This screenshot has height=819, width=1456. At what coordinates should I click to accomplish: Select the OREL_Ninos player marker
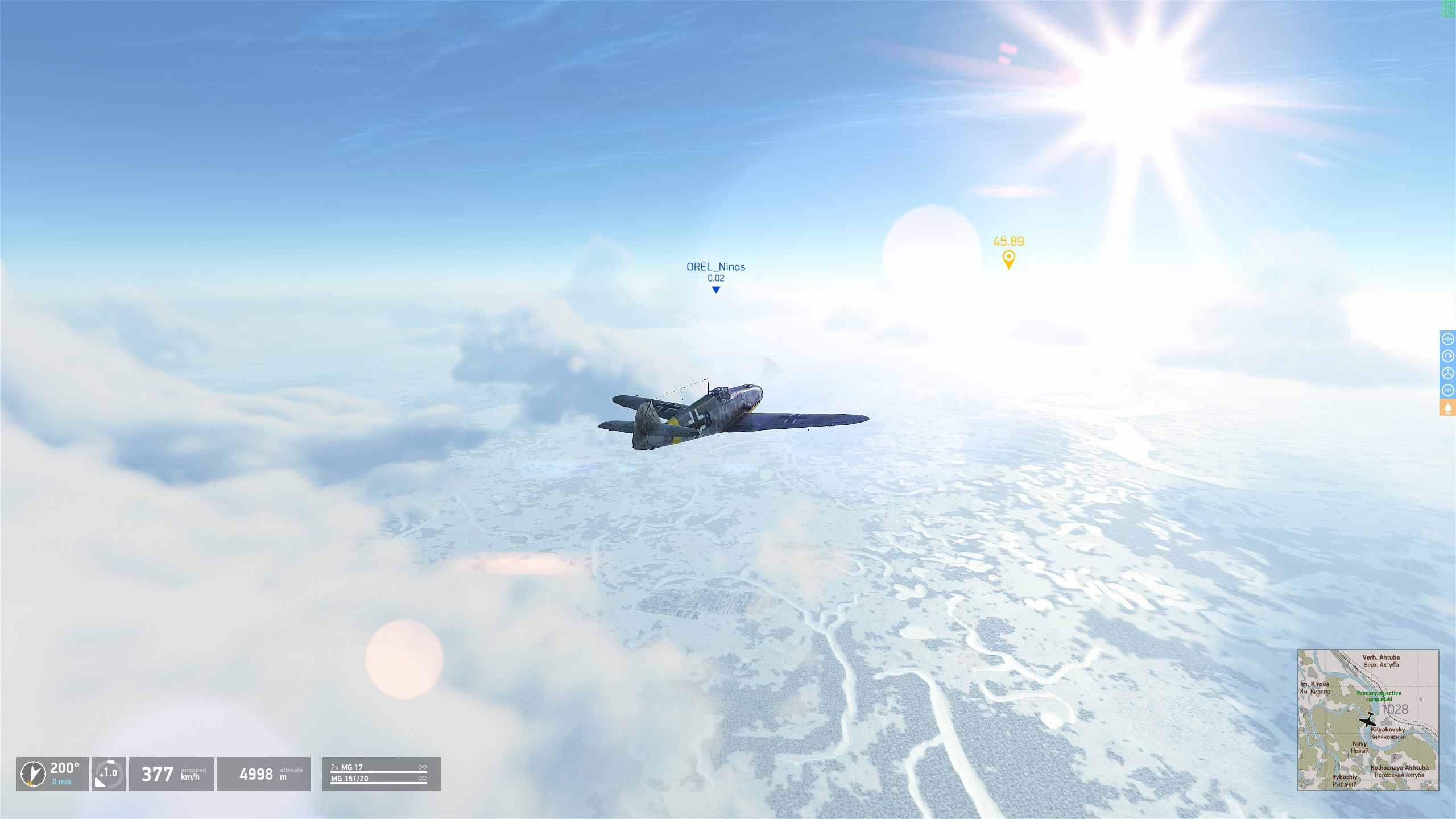(716, 289)
